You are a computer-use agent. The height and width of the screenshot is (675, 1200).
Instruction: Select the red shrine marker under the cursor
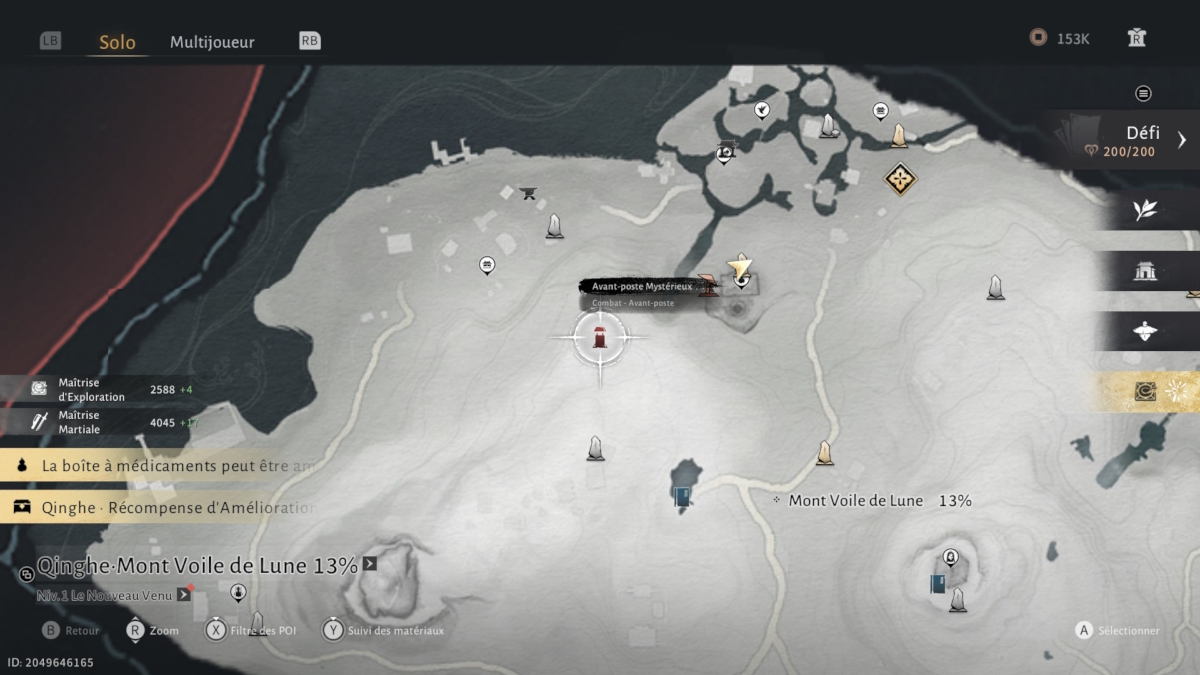point(600,337)
